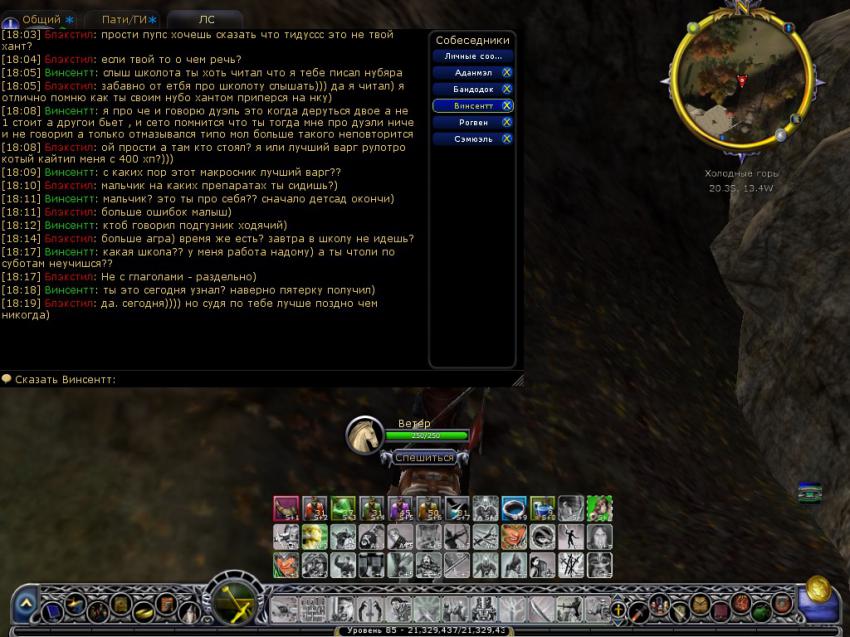Viewport: 850px width, 637px height.
Task: Activate the blue ring item in the quickslot bar
Action: [514, 508]
